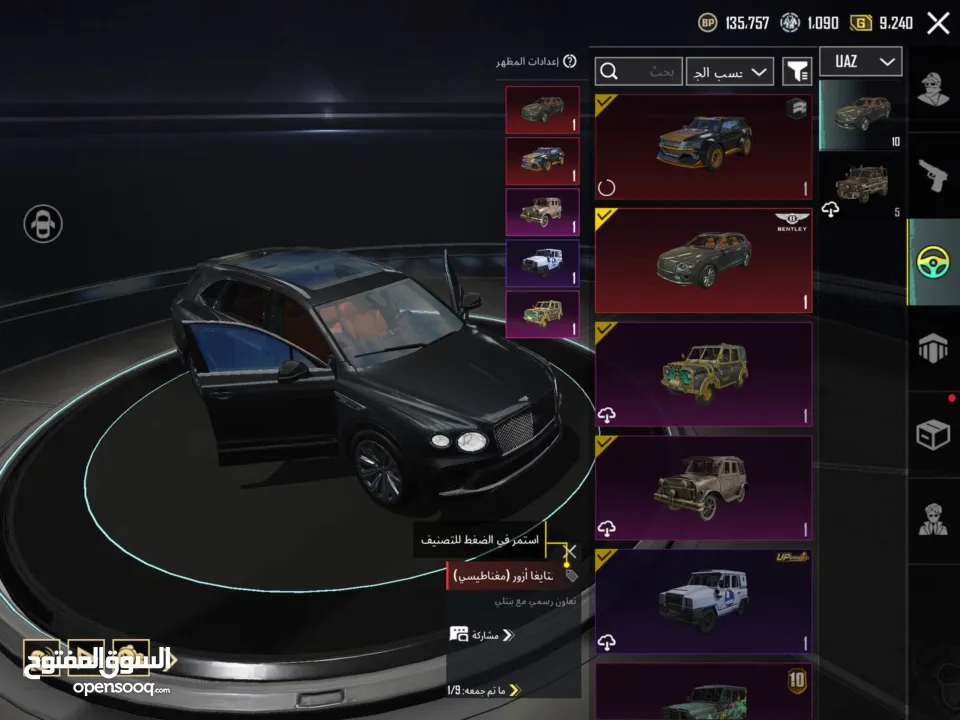Select the black and gold SUV skin
Screen dimensions: 960x720
click(x=703, y=146)
